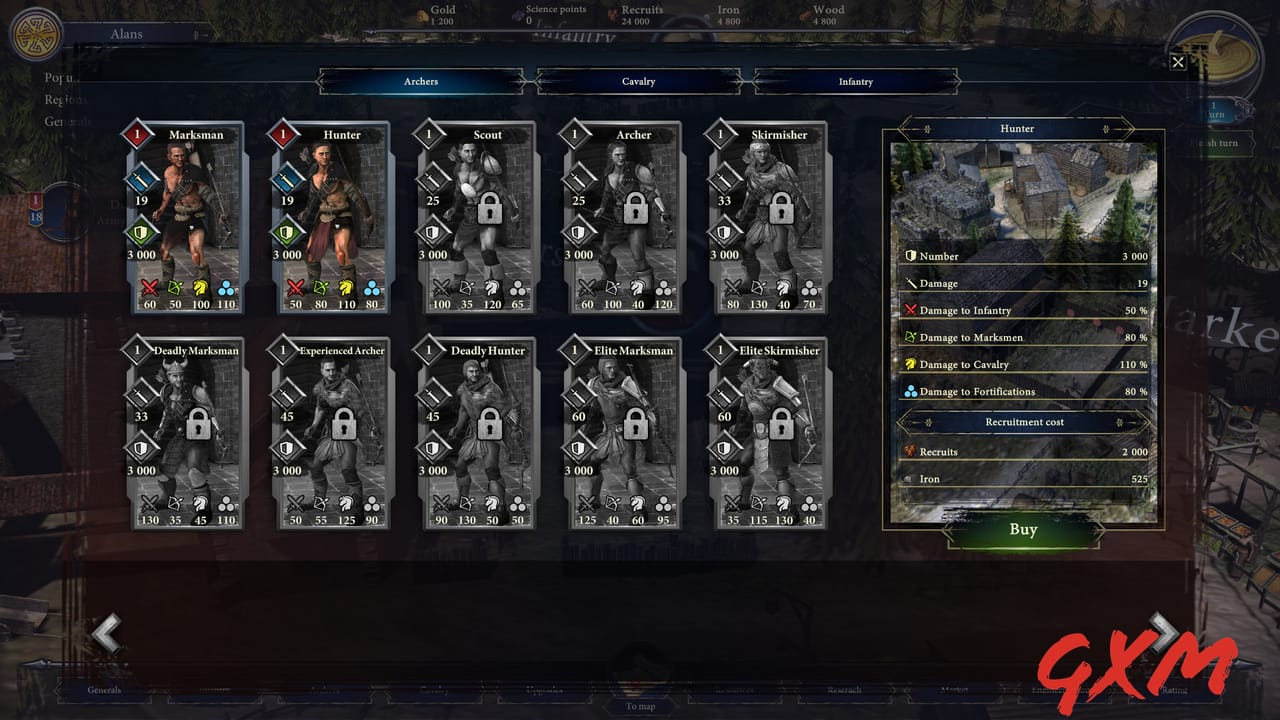
Task: Open the Infantry tab
Action: tap(856, 81)
